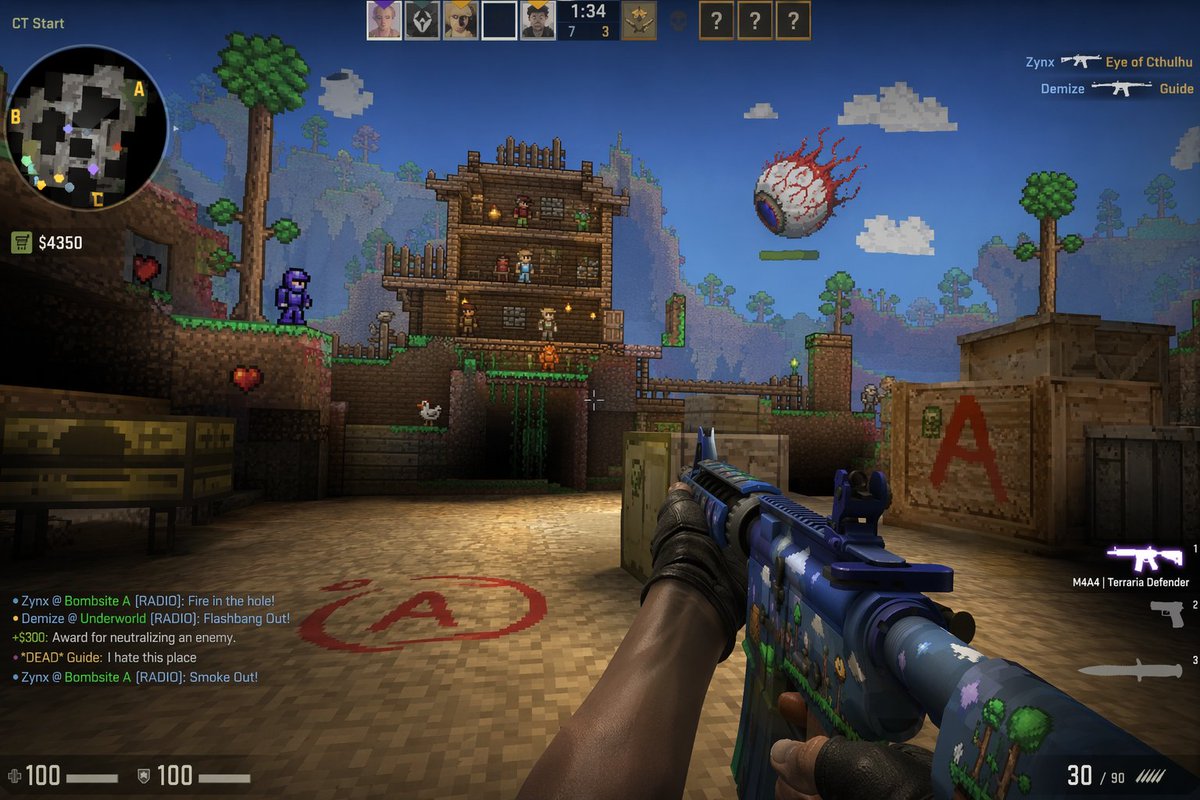Screen dimensions: 1200x800
Task: Select the Demize killed Guide feed entry
Action: (x=1117, y=89)
